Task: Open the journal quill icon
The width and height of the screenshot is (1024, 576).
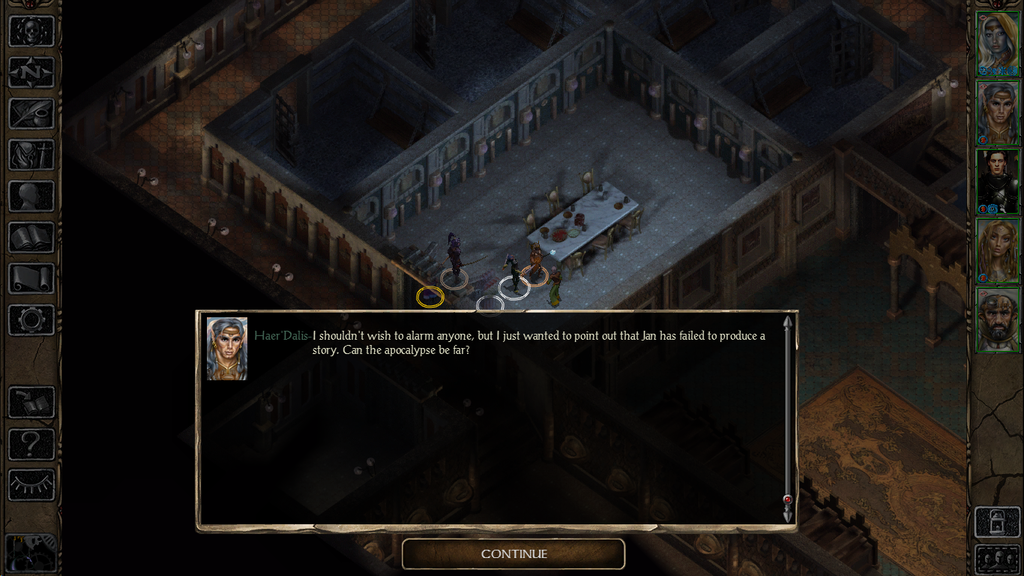Action: [x=31, y=113]
